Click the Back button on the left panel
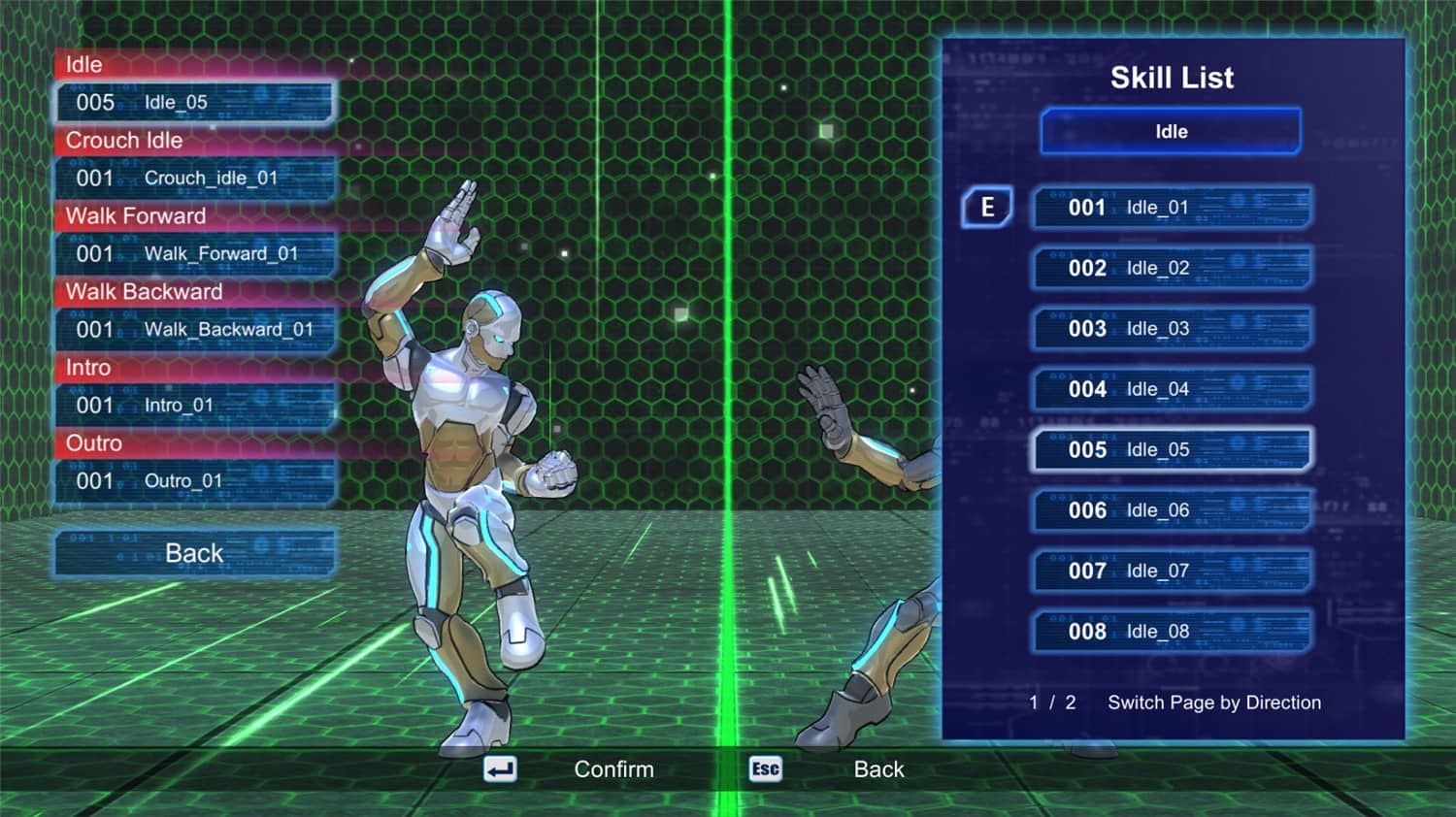The image size is (1456, 817). coord(193,553)
